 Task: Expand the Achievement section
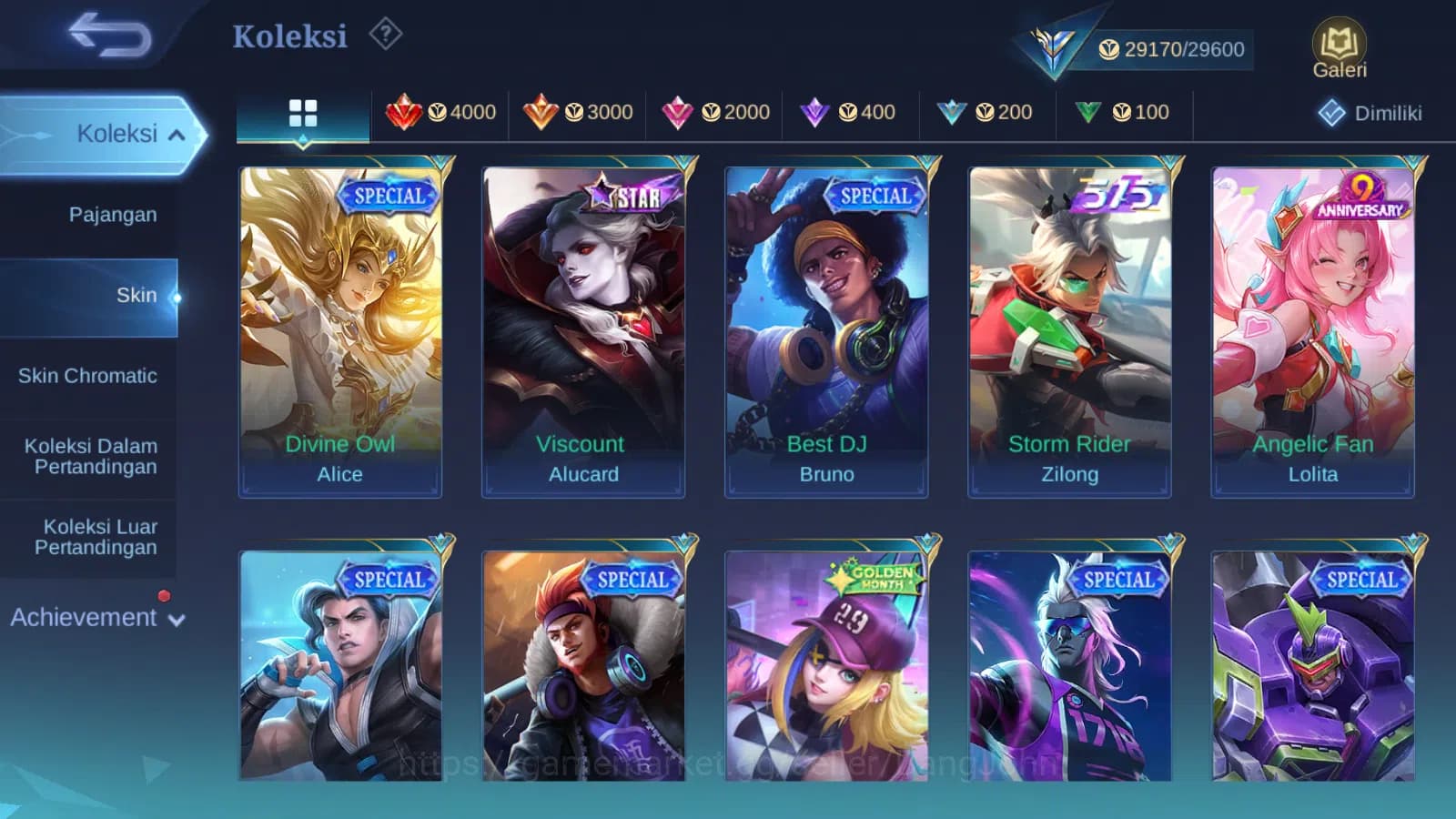click(x=97, y=617)
